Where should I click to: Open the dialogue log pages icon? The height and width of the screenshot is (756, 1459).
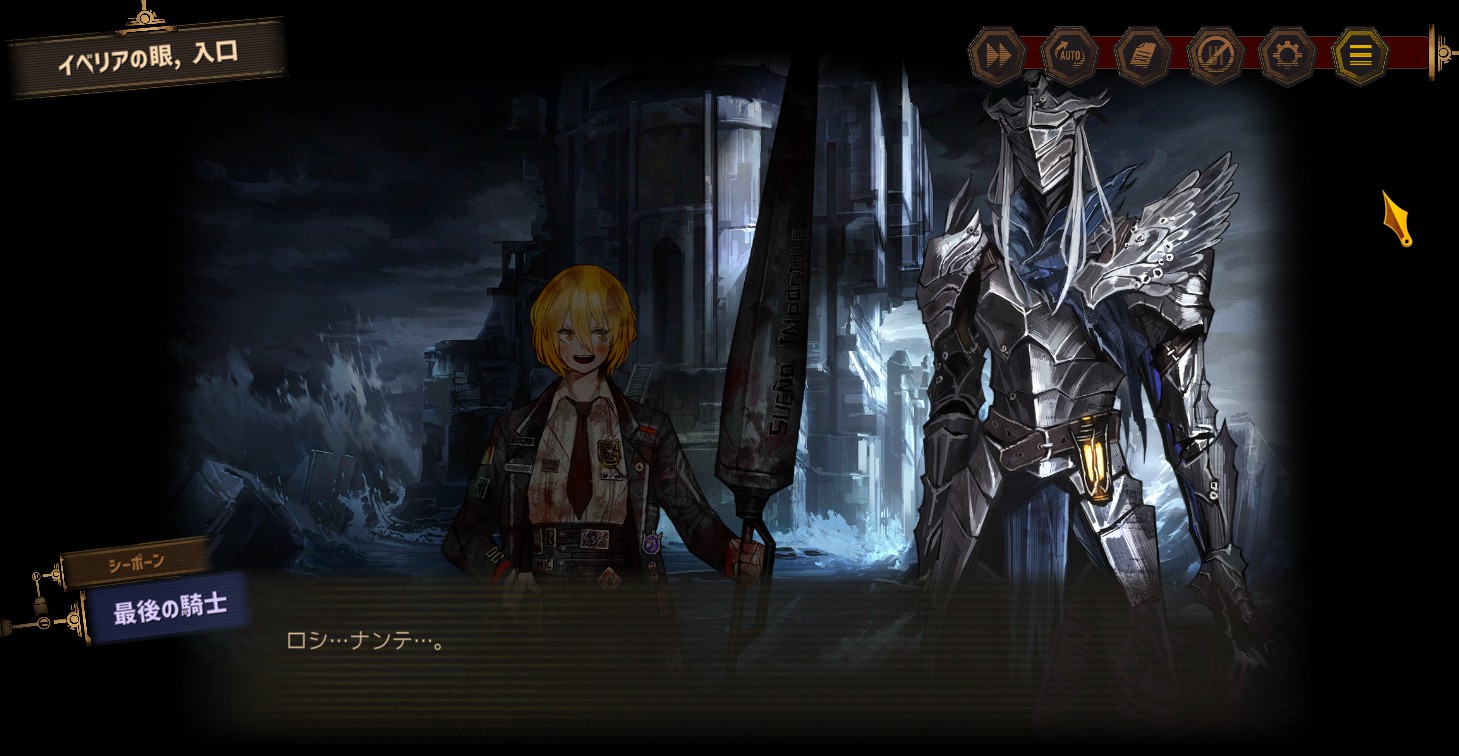click(1143, 55)
